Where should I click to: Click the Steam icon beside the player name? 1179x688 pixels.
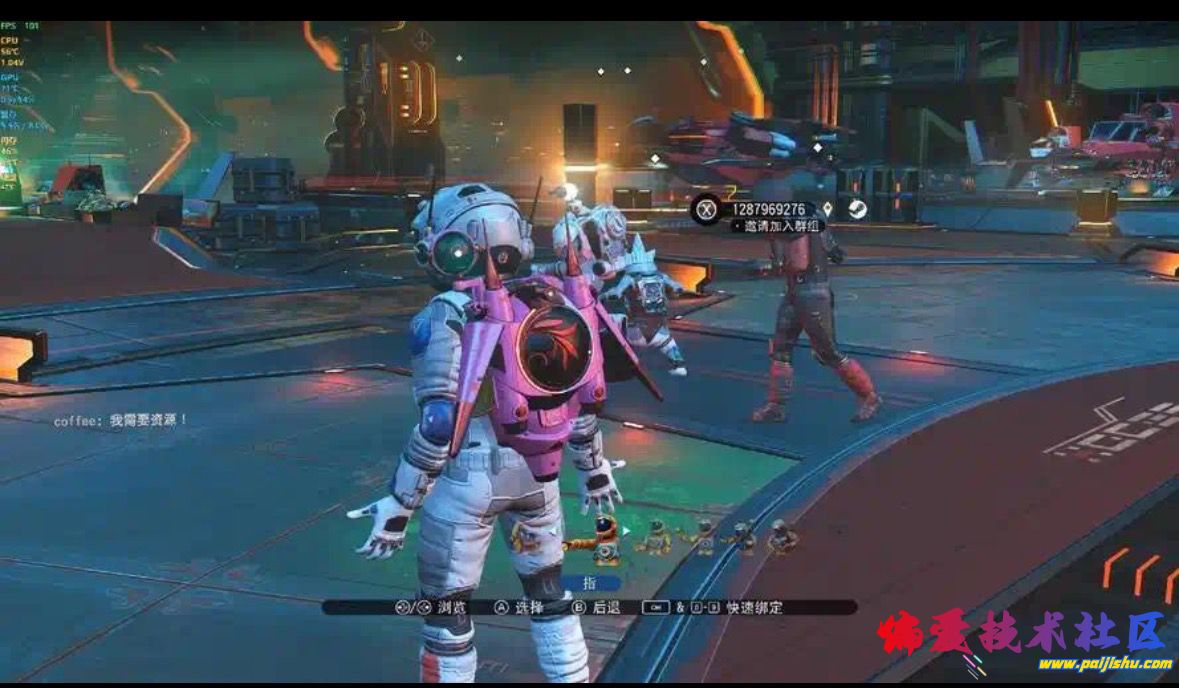click(x=857, y=209)
